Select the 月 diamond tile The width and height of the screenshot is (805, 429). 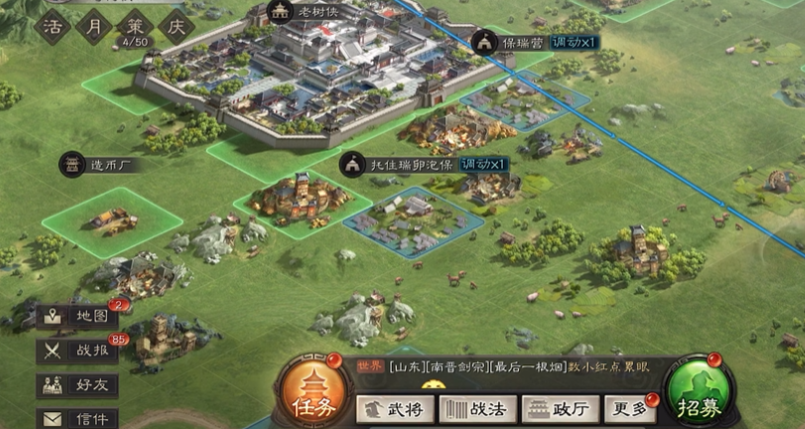click(92, 25)
